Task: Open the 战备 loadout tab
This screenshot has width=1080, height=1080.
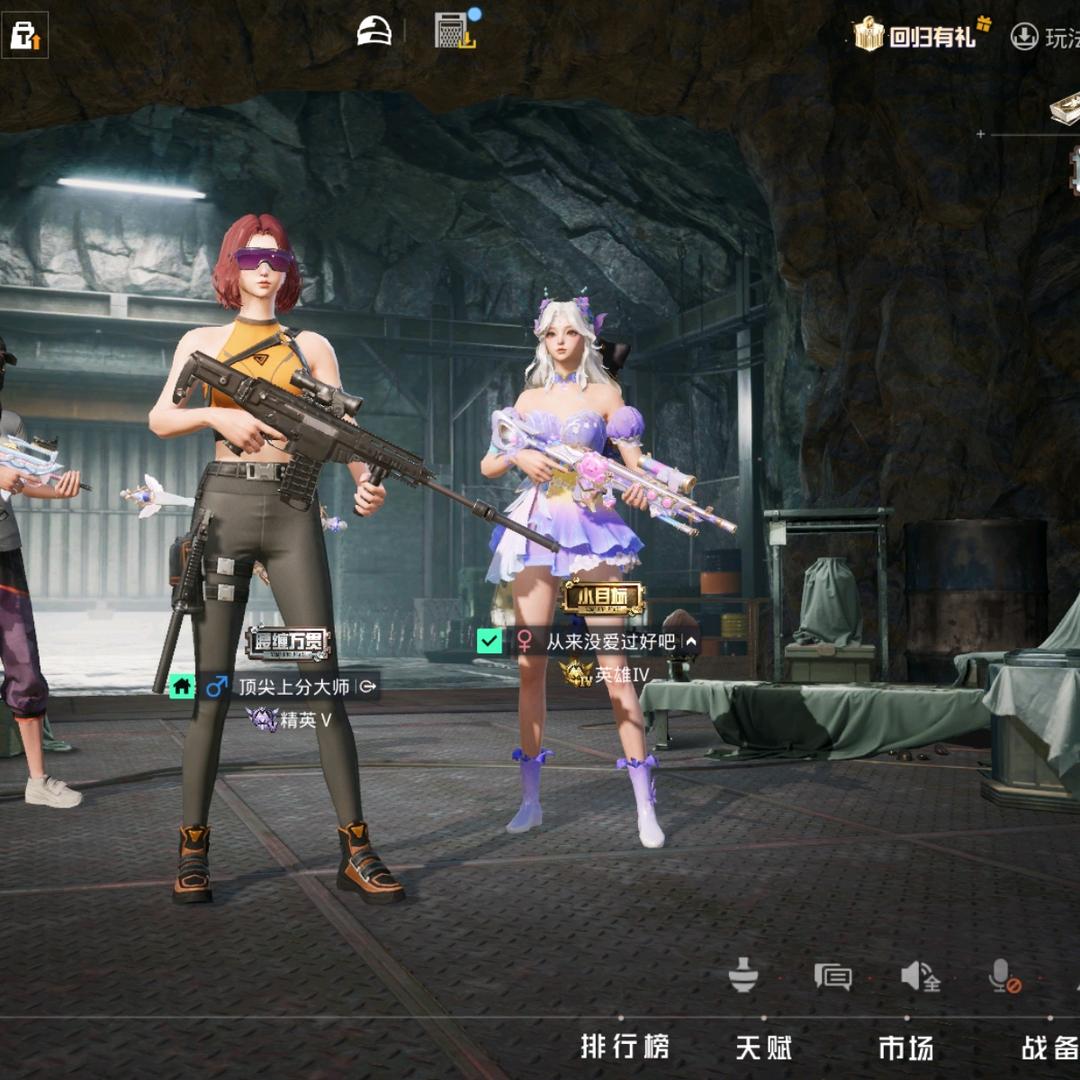Action: pyautogui.click(x=1049, y=1047)
